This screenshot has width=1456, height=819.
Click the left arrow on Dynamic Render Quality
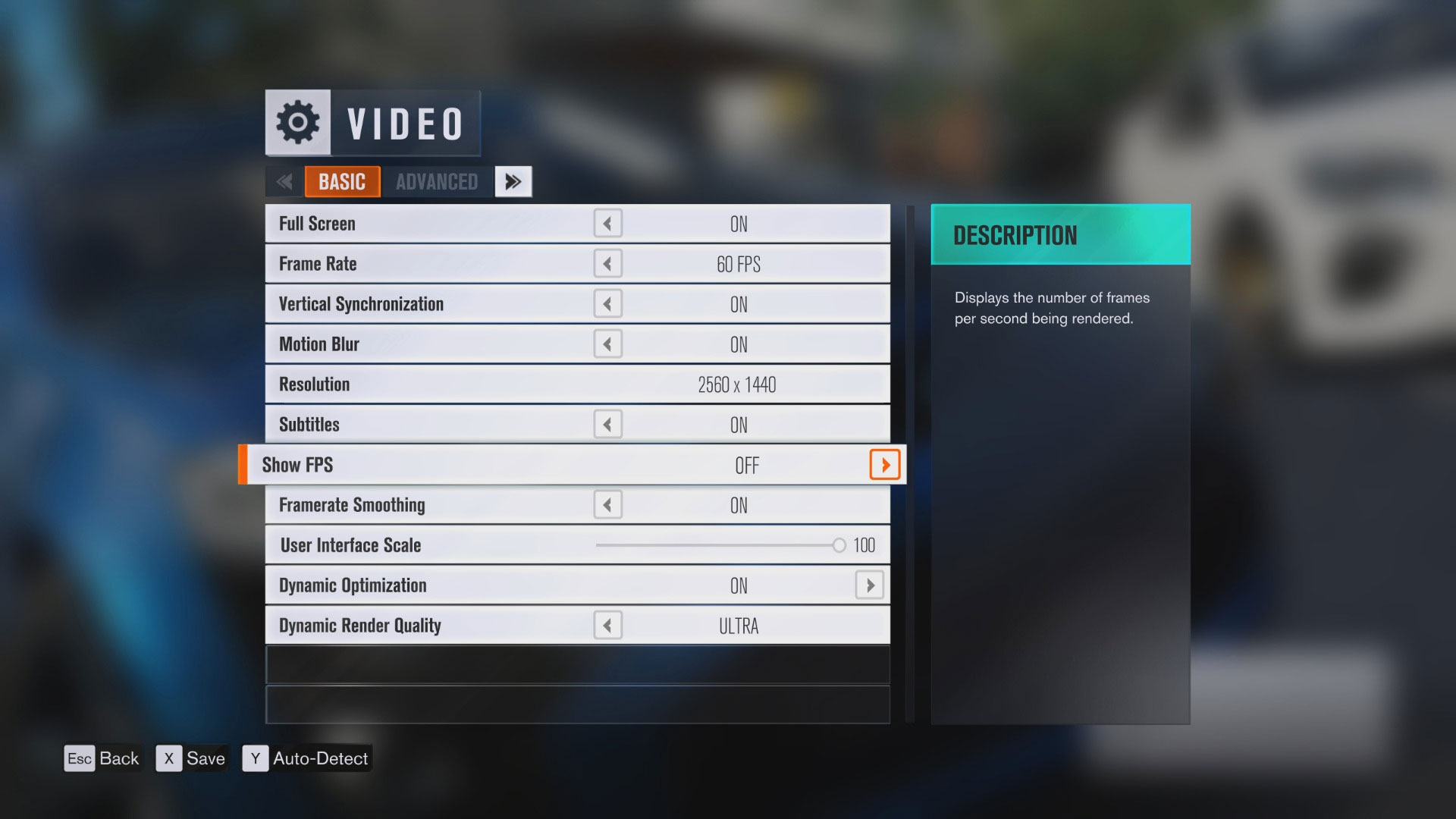[x=607, y=625]
